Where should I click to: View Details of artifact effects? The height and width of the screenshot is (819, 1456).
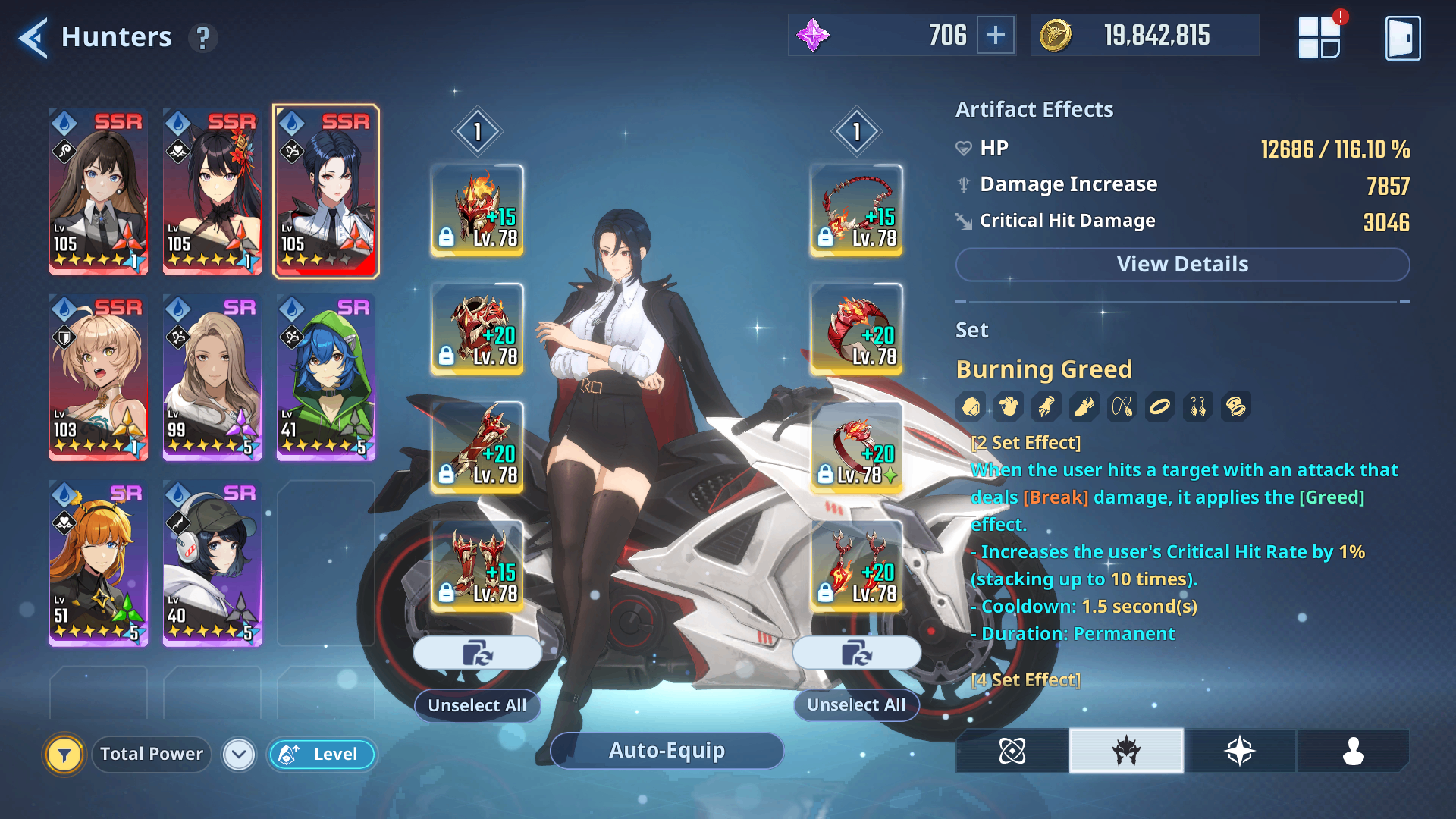click(1182, 265)
